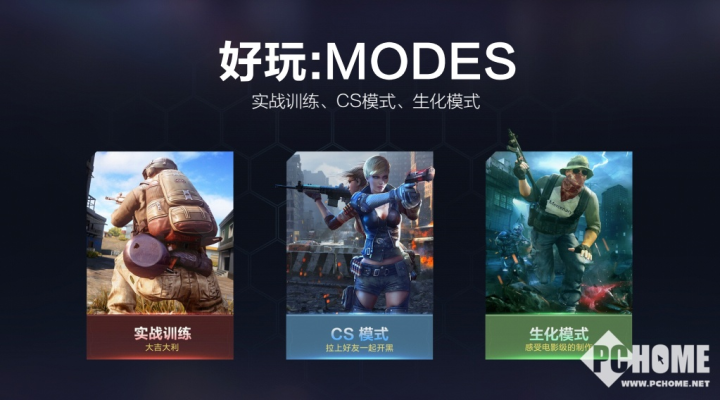Select the 实战训练 mode card
720x400 pixels.
[160, 255]
